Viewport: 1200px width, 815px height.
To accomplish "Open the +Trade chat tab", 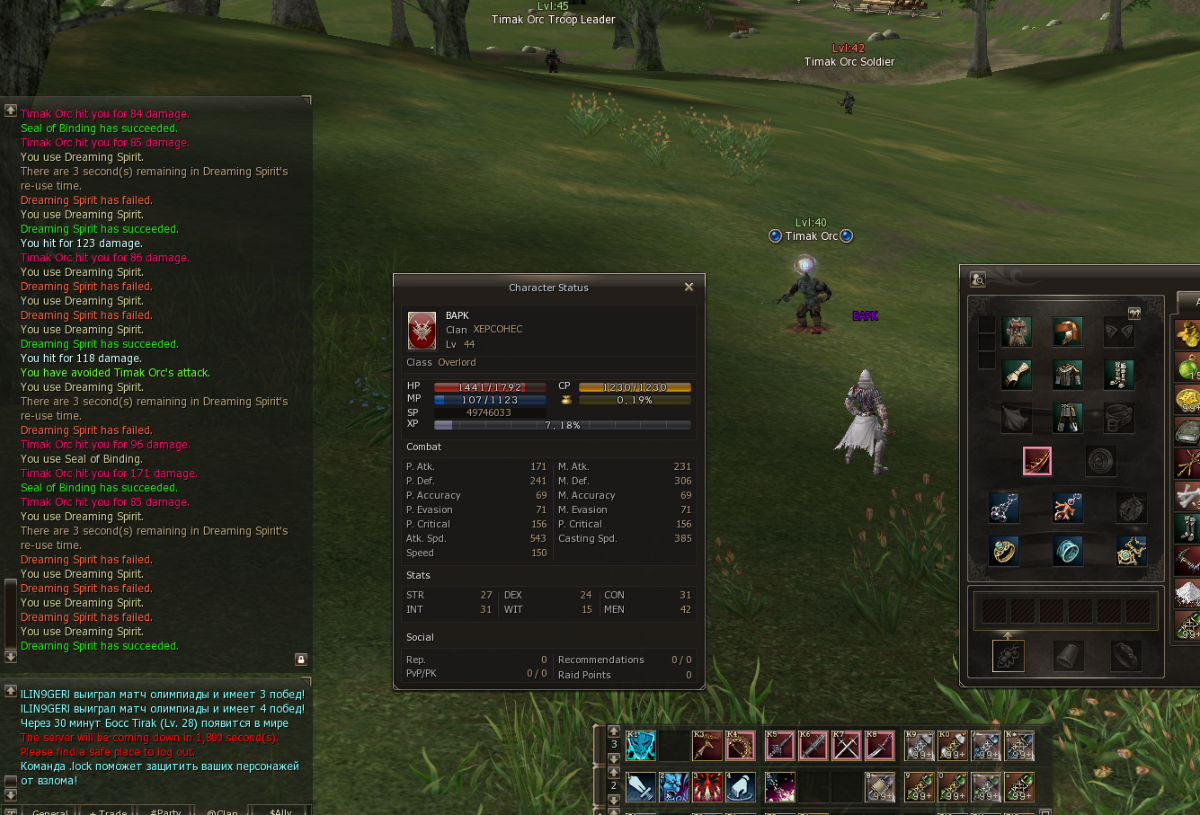I will point(109,810).
